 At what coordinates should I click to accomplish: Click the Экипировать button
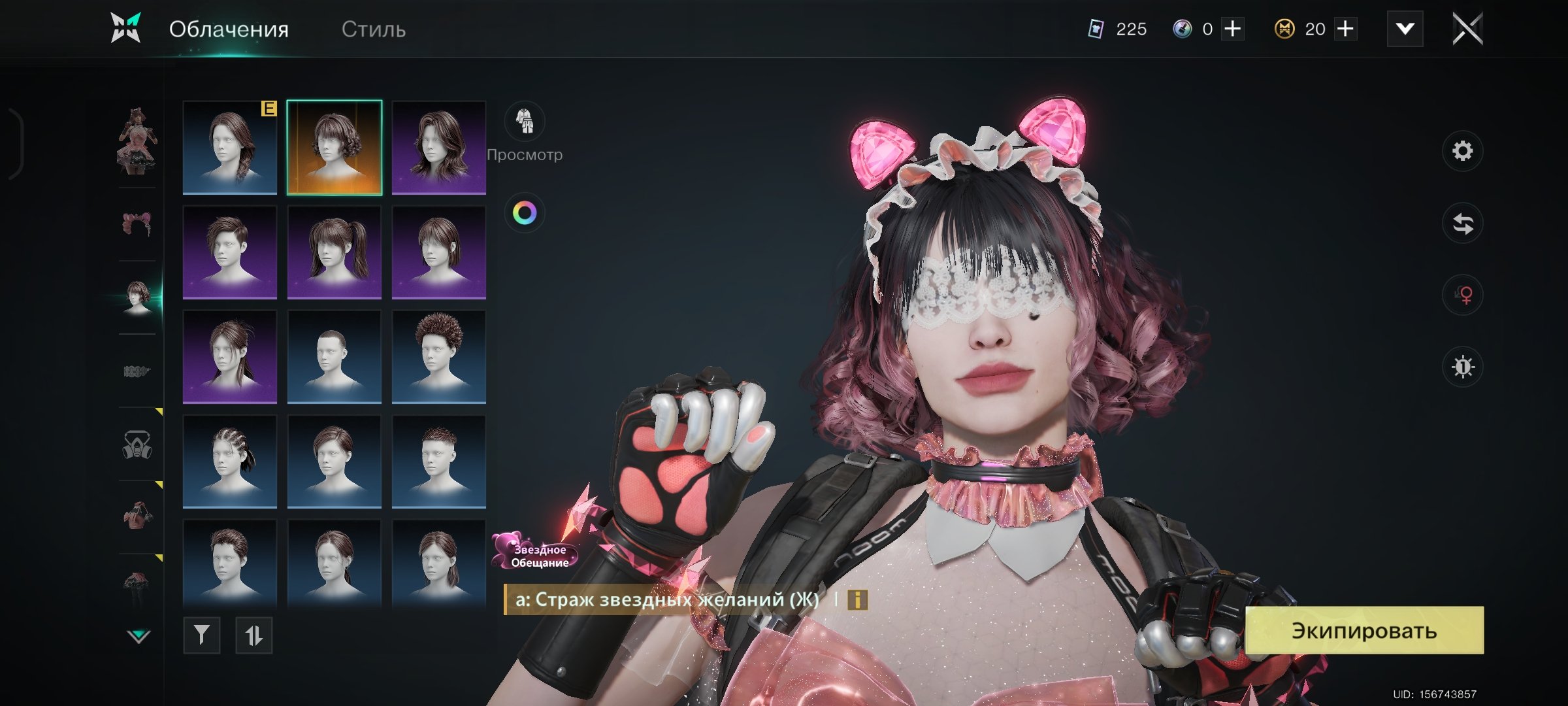click(1364, 630)
